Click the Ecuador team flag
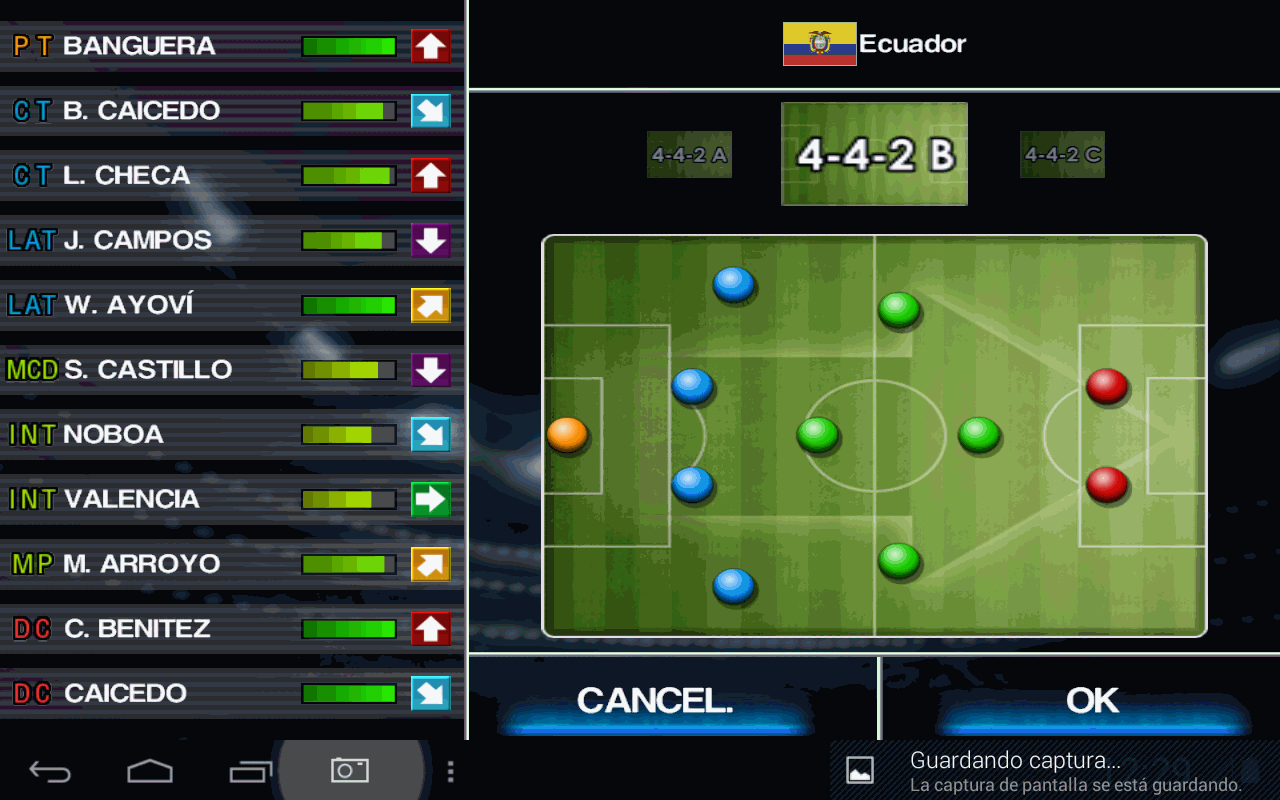Image resolution: width=1280 pixels, height=800 pixels. click(819, 44)
